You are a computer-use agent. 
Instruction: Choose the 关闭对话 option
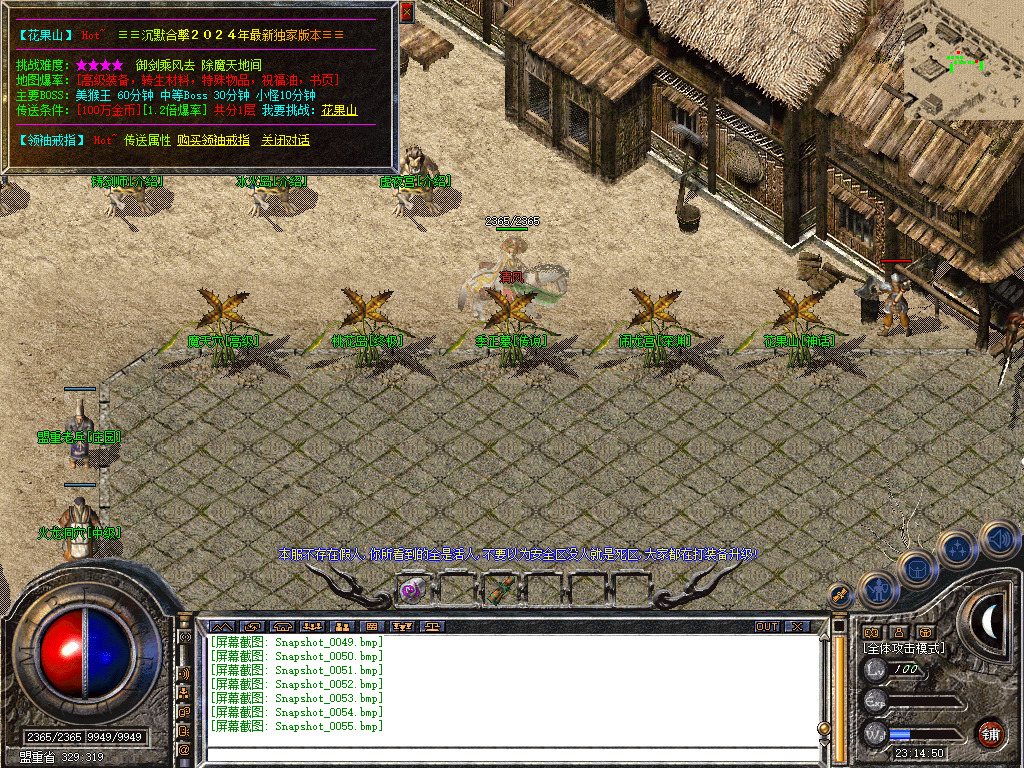tap(285, 141)
